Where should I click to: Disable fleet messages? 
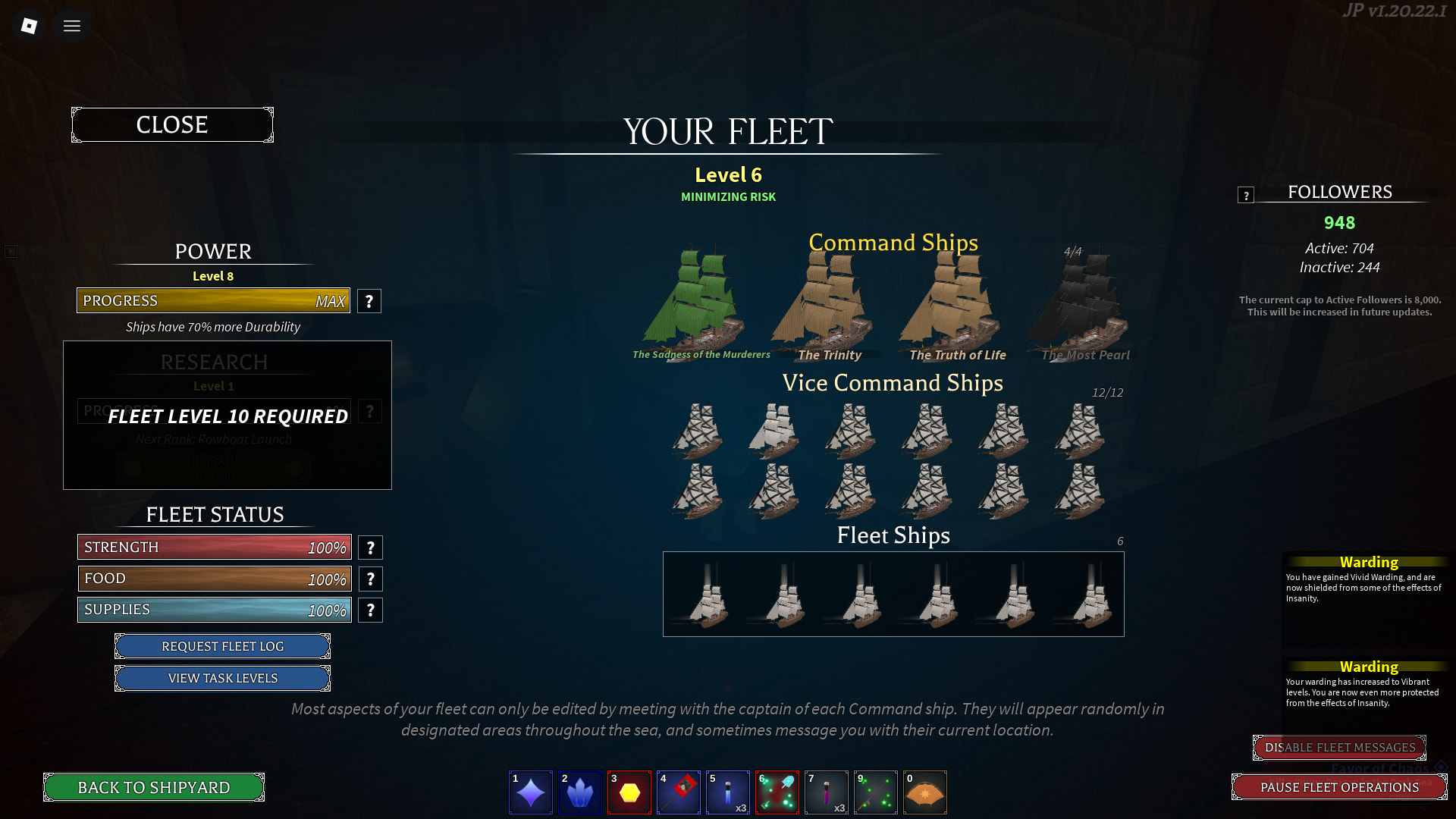click(1339, 748)
